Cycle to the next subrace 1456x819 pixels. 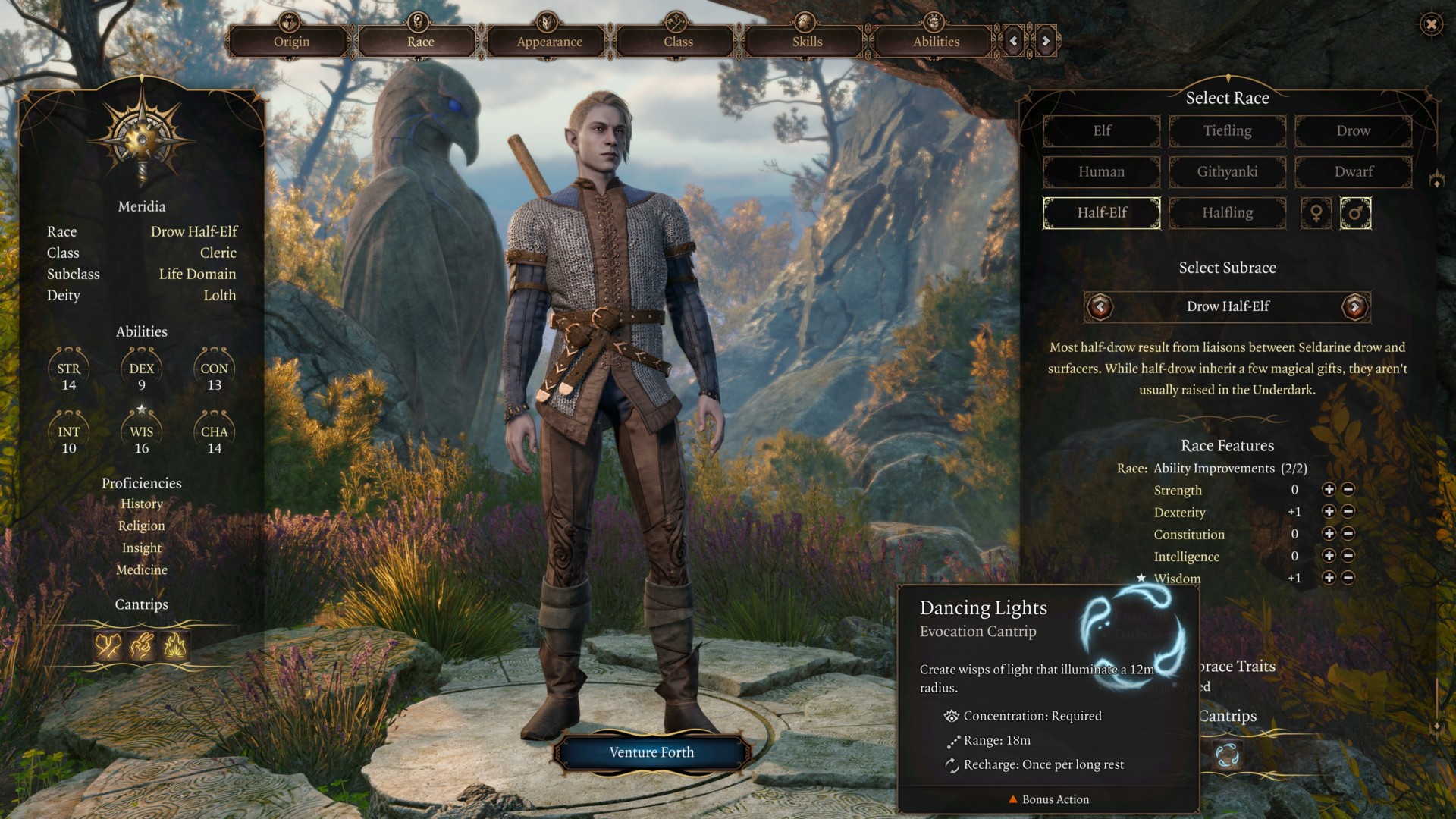[x=1354, y=306]
